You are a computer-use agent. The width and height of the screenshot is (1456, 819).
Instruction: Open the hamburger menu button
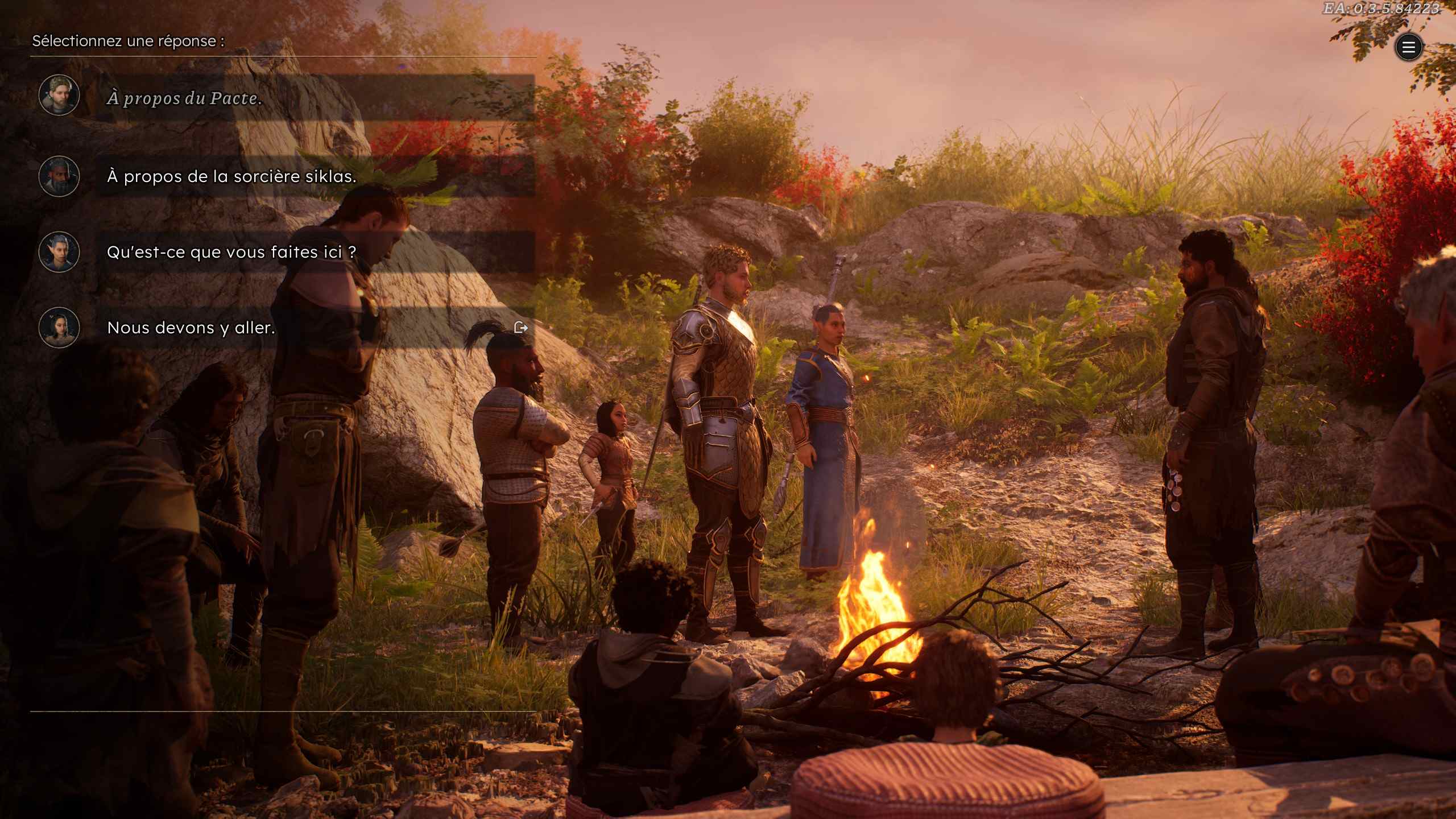(1408, 47)
